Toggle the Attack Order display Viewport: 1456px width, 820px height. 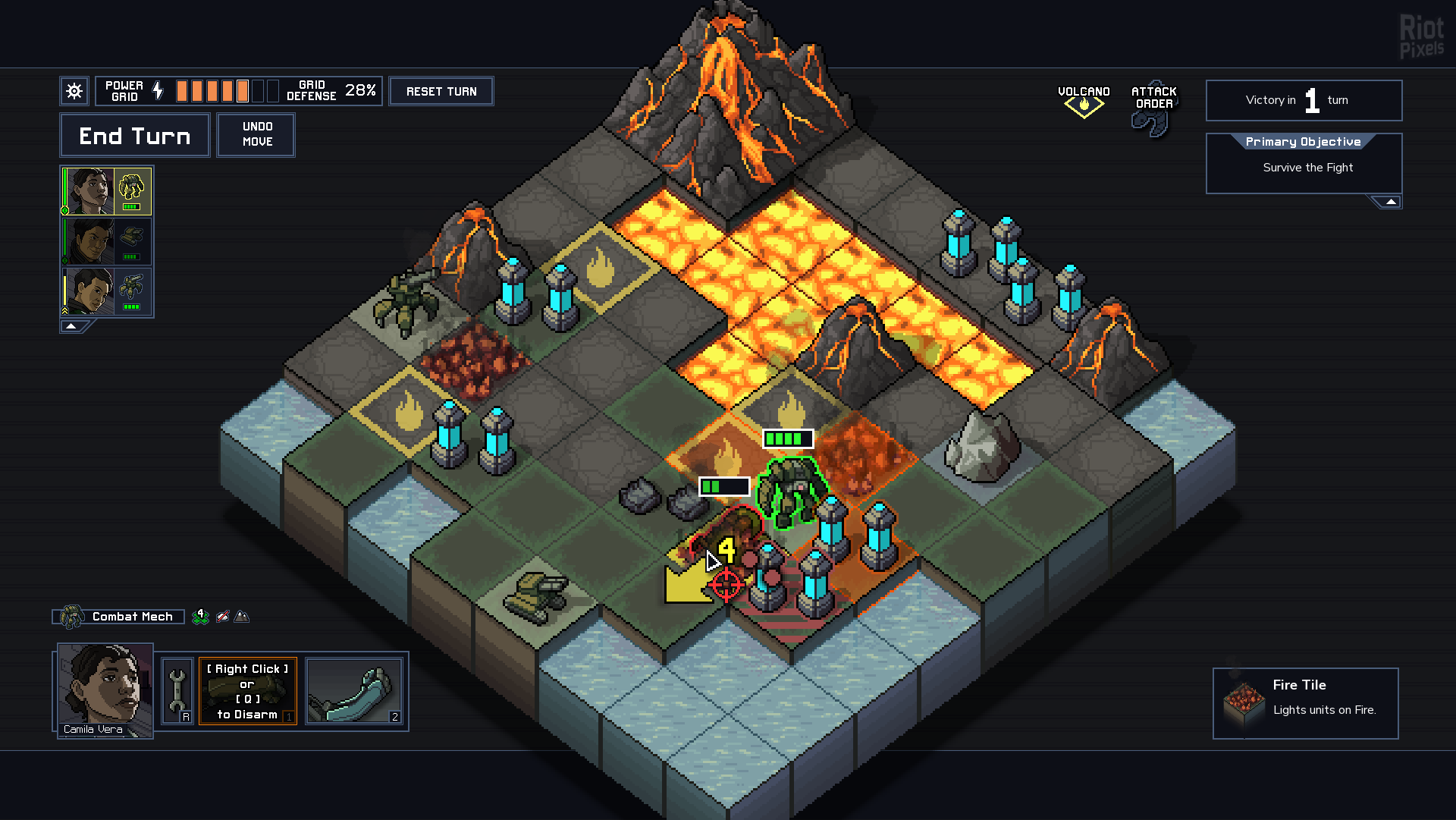tap(1153, 106)
